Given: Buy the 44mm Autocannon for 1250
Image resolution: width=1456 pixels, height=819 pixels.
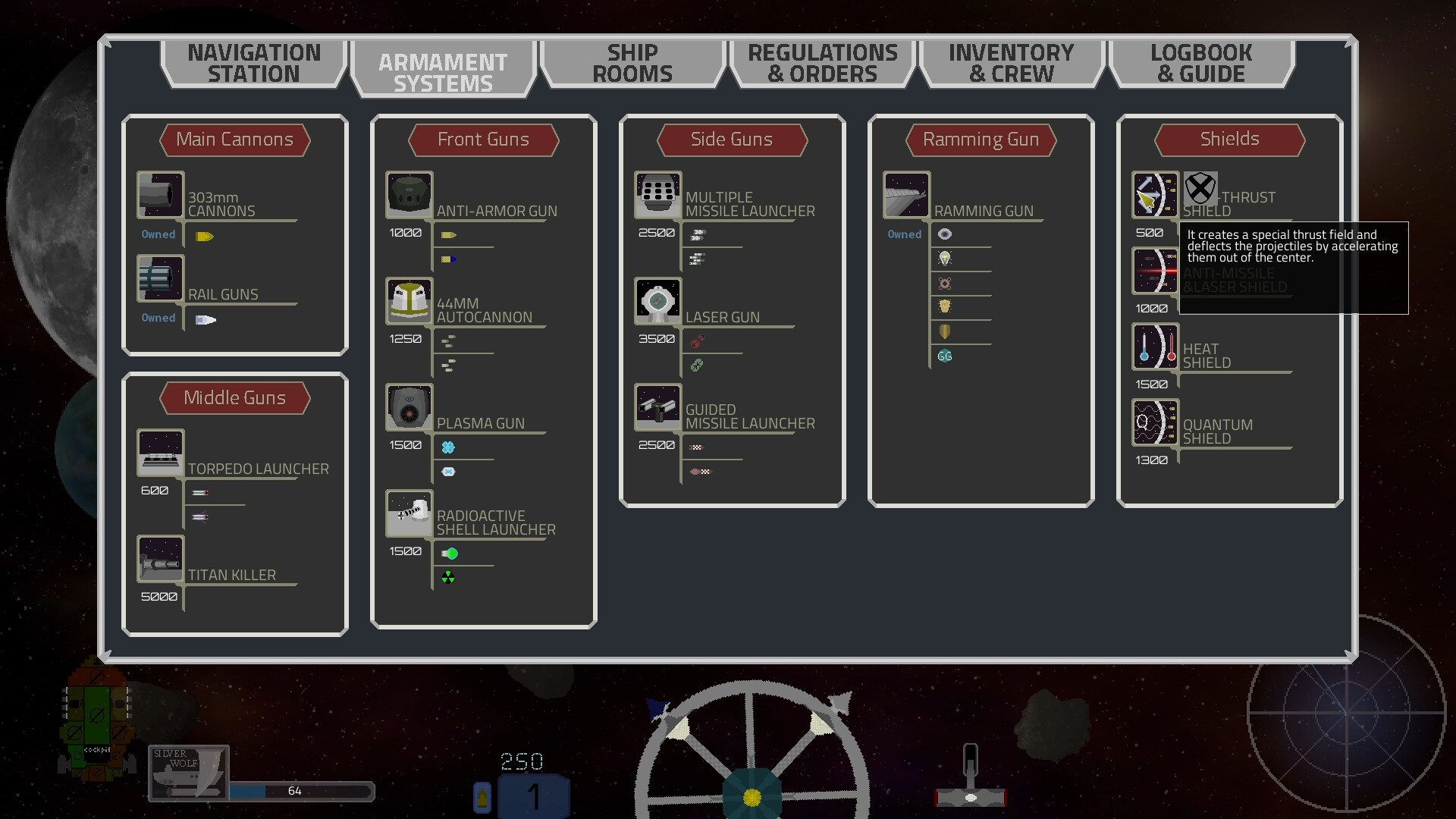Looking at the screenshot, I should (x=407, y=339).
